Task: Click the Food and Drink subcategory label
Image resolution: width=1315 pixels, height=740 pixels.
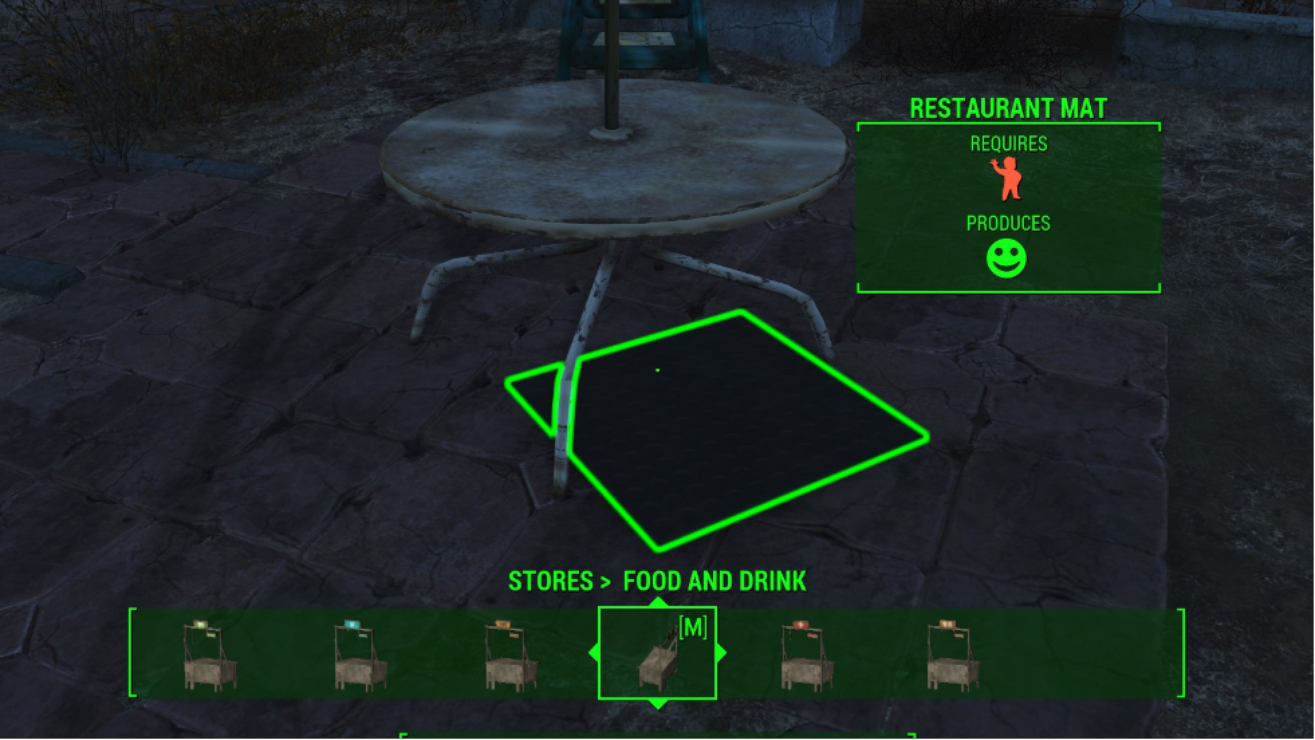Action: click(714, 581)
